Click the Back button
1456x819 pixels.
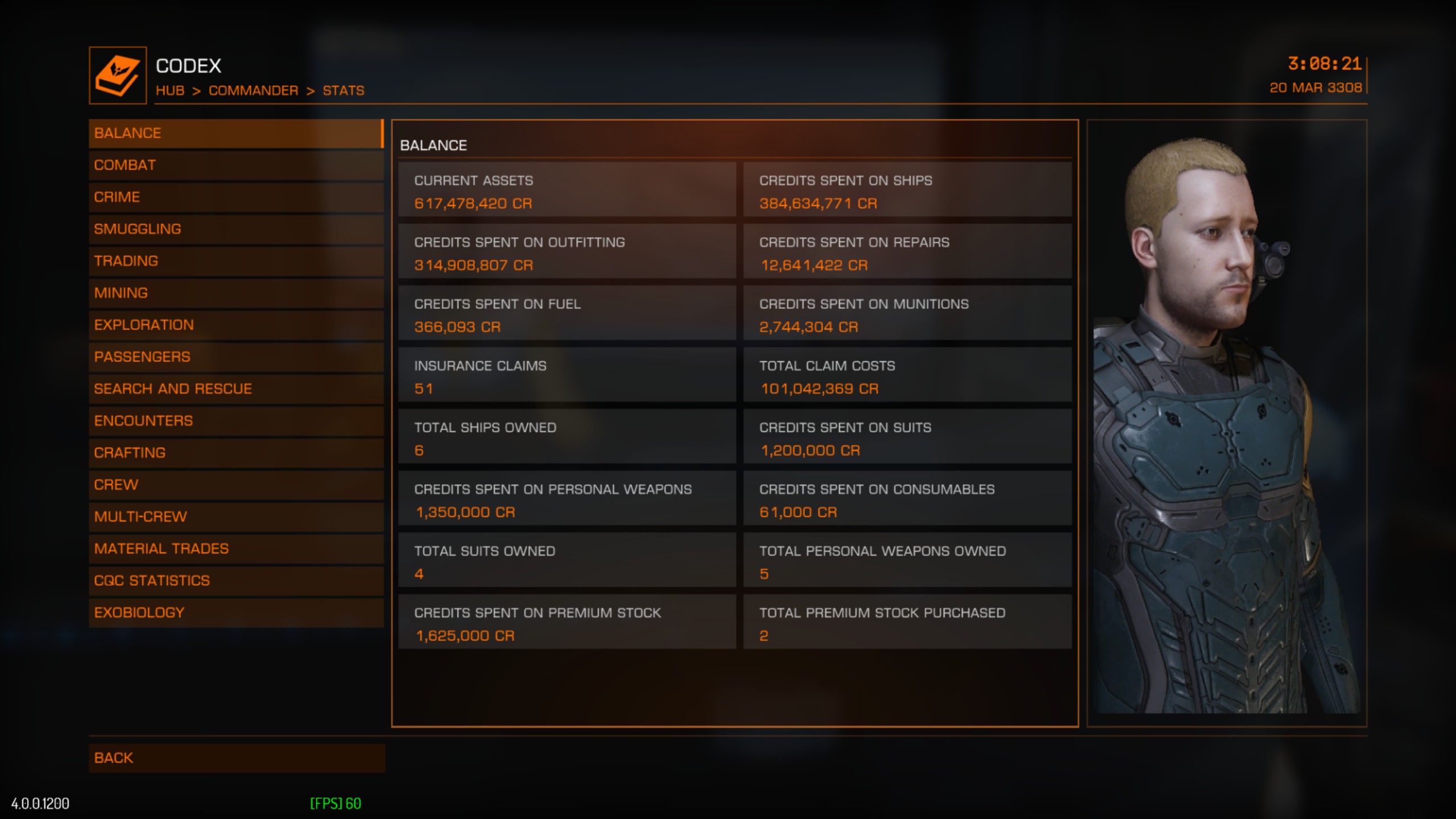pyautogui.click(x=235, y=758)
